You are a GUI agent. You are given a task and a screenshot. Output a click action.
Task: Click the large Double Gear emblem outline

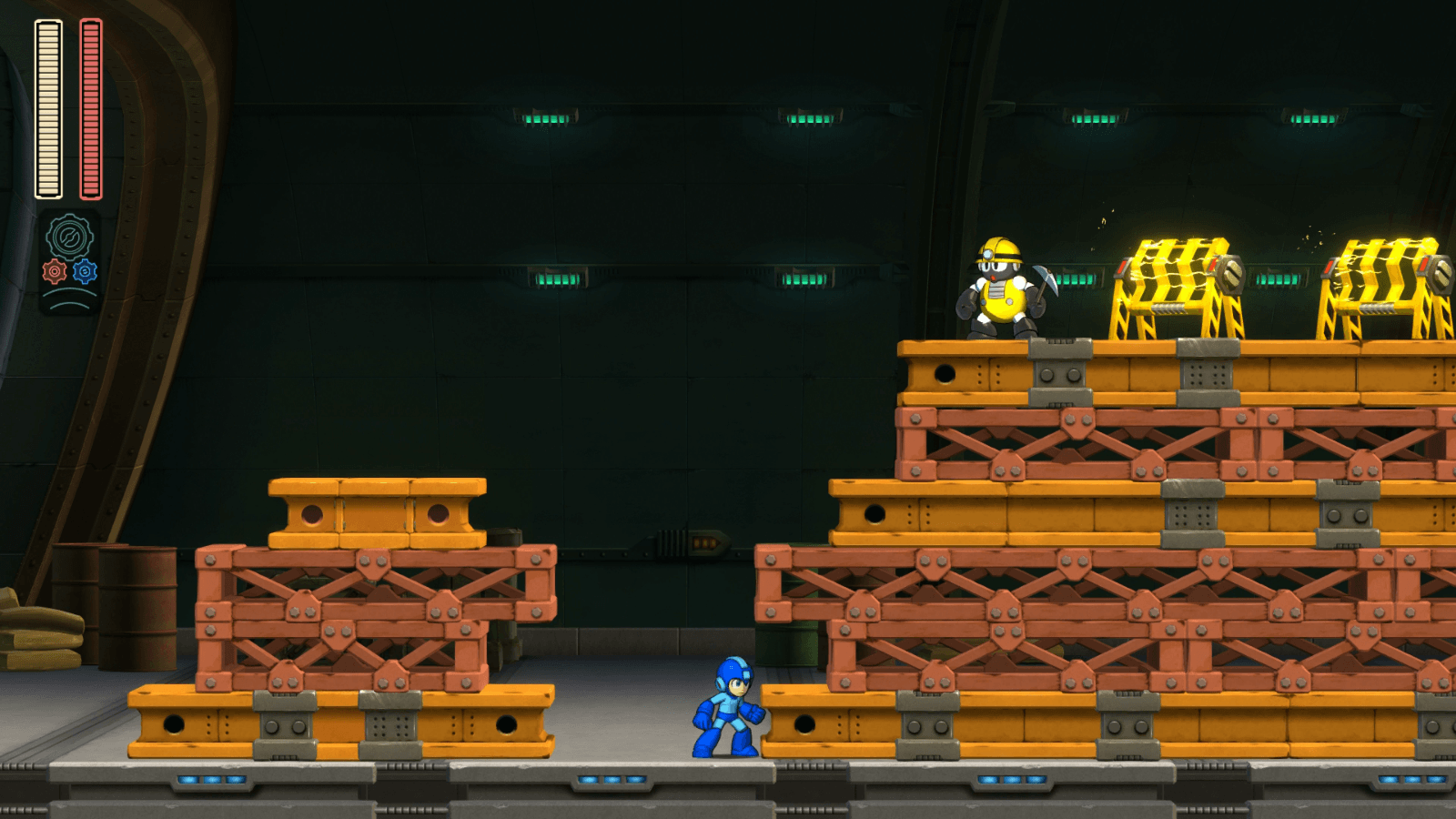[68, 235]
